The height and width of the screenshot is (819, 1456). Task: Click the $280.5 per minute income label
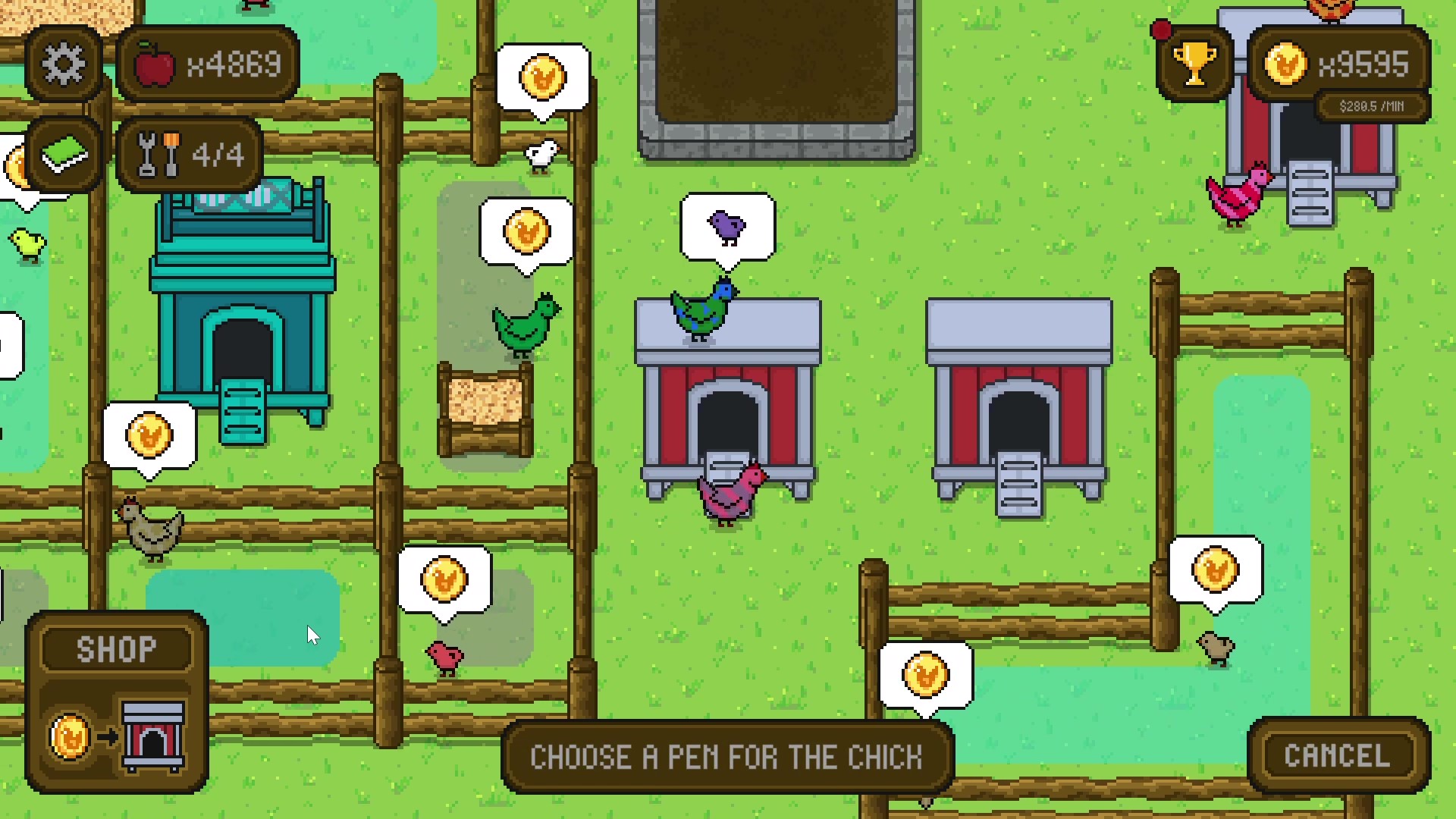(x=1372, y=106)
